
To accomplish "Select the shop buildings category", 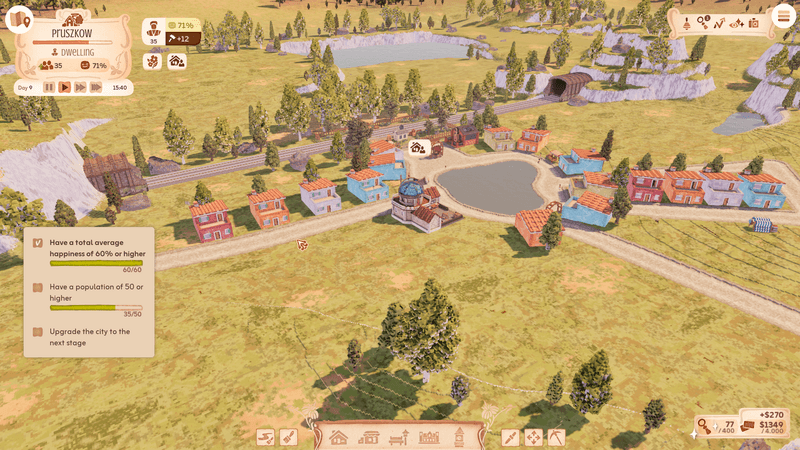I will pos(369,437).
